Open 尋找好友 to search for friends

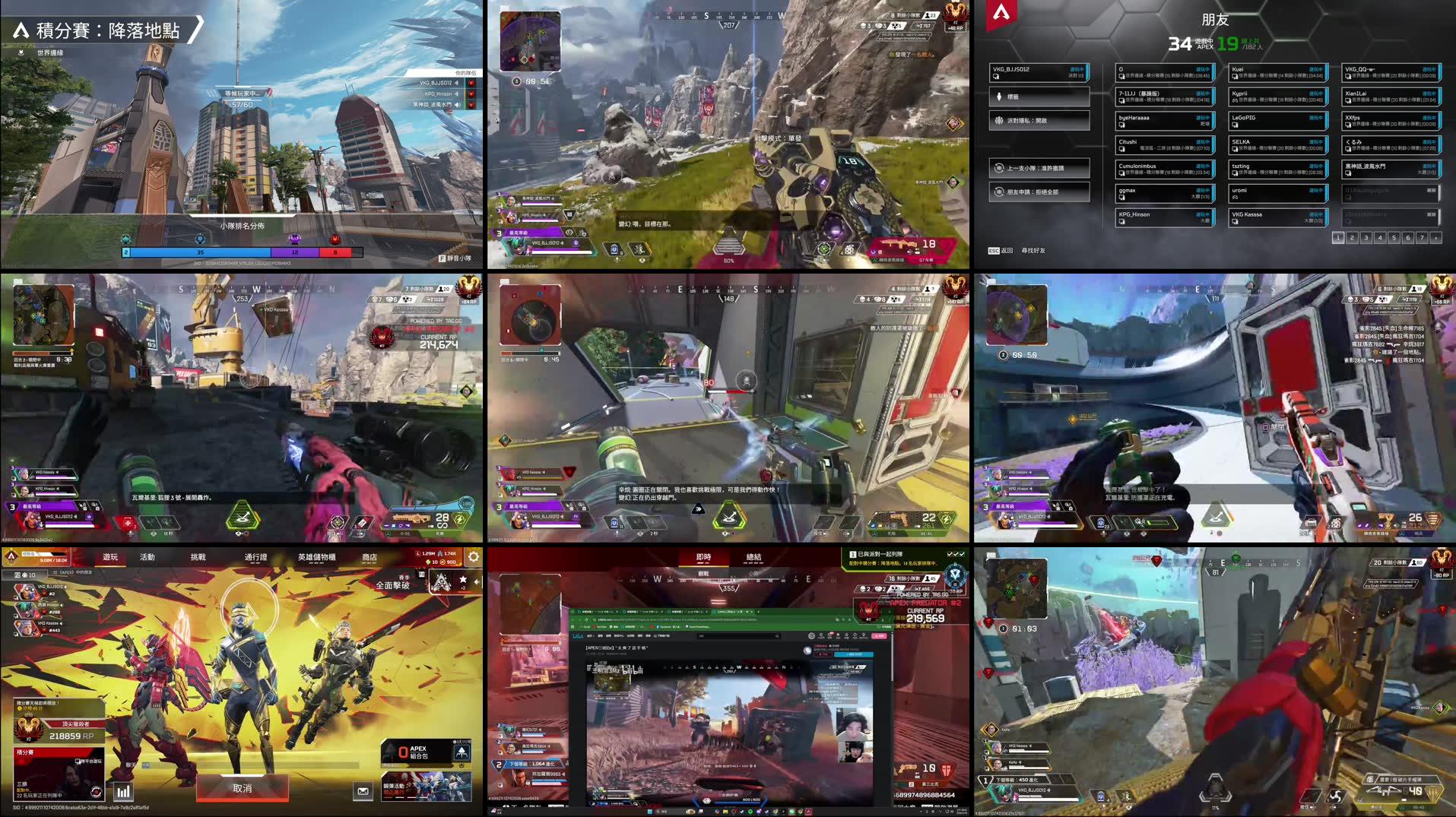tap(1034, 251)
